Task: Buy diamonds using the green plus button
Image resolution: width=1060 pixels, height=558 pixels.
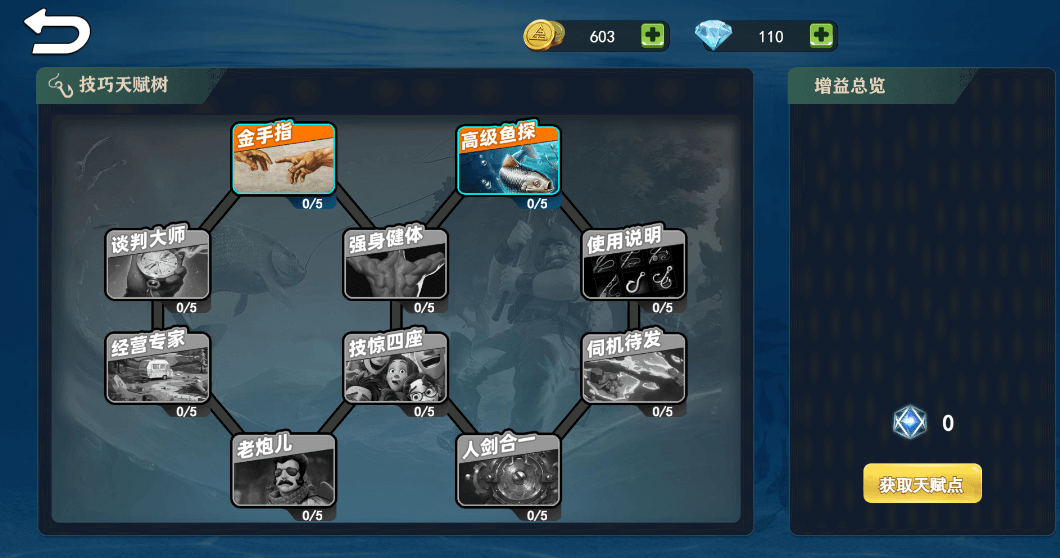Action: tap(821, 36)
